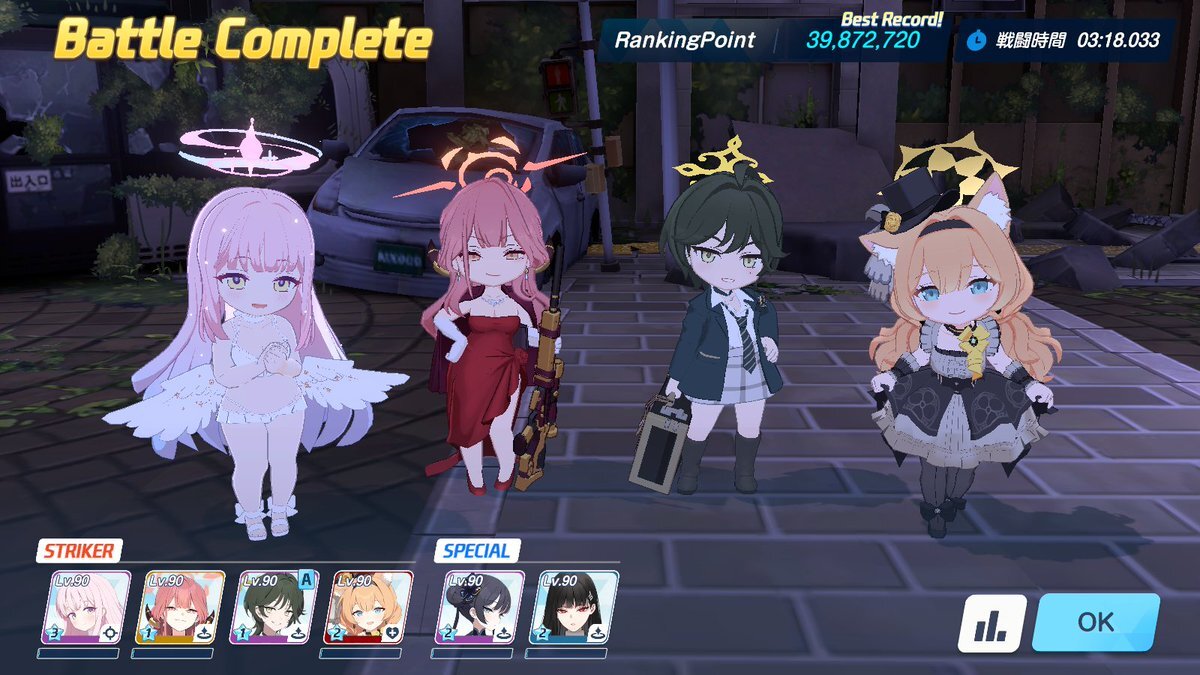Select the dark-green-haired striker portrait
Screen dimensions: 1200x675
274,607
